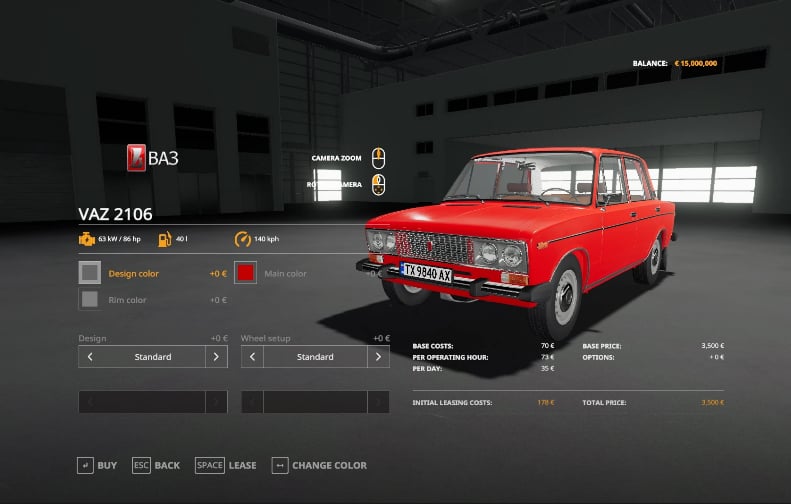Screen dimensions: 791x504
Task: Lease the vehicle
Action: 226,465
